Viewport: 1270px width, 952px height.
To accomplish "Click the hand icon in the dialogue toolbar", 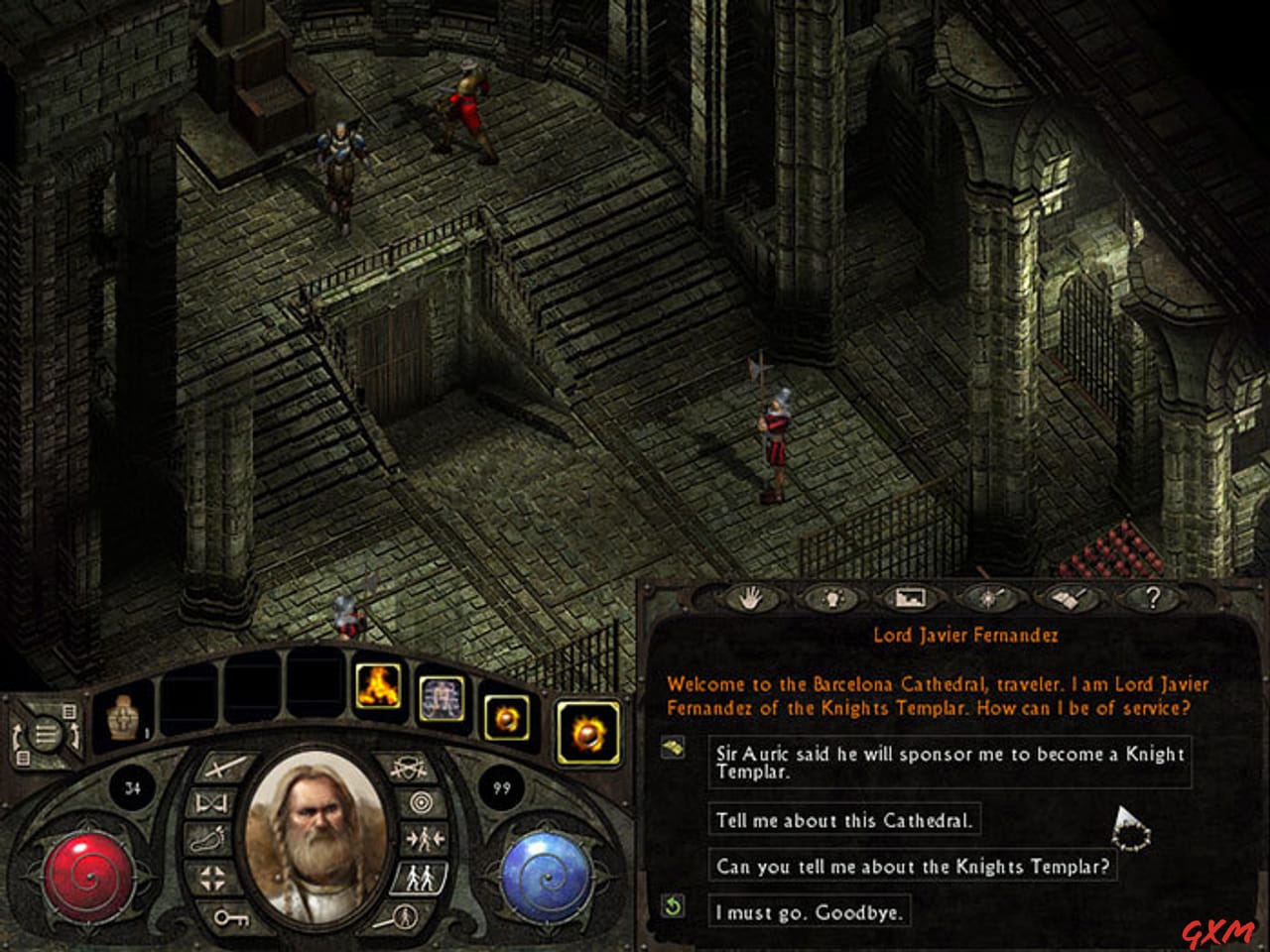I will pos(752,598).
